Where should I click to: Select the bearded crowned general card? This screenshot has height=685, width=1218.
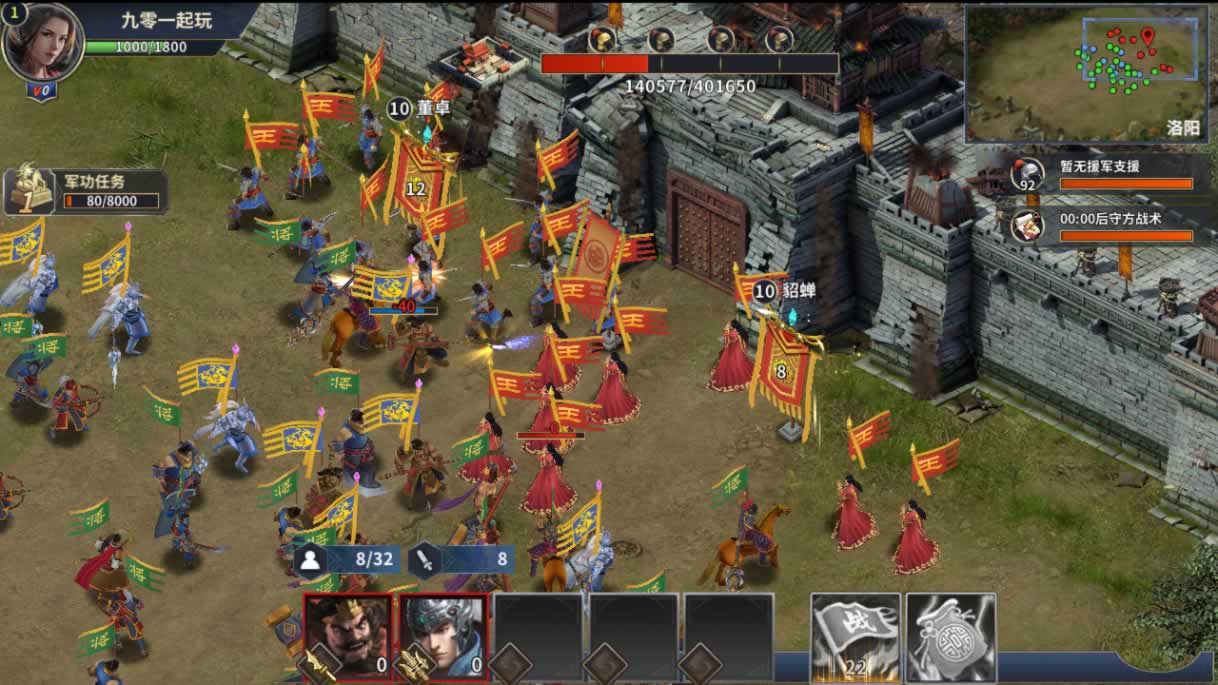point(346,638)
